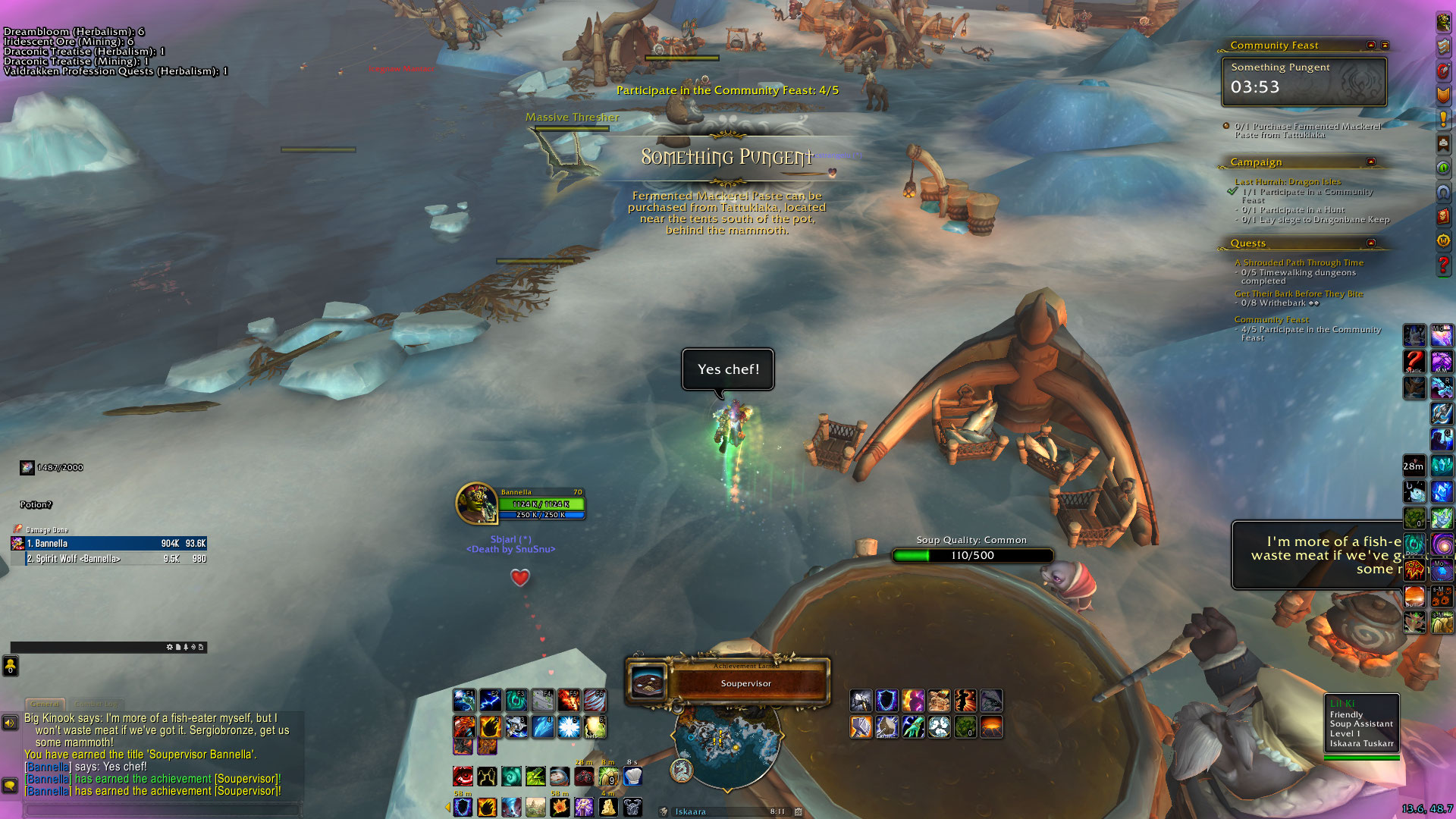Use the white chef hat buff icon
1456x819 pixels.
(x=632, y=776)
